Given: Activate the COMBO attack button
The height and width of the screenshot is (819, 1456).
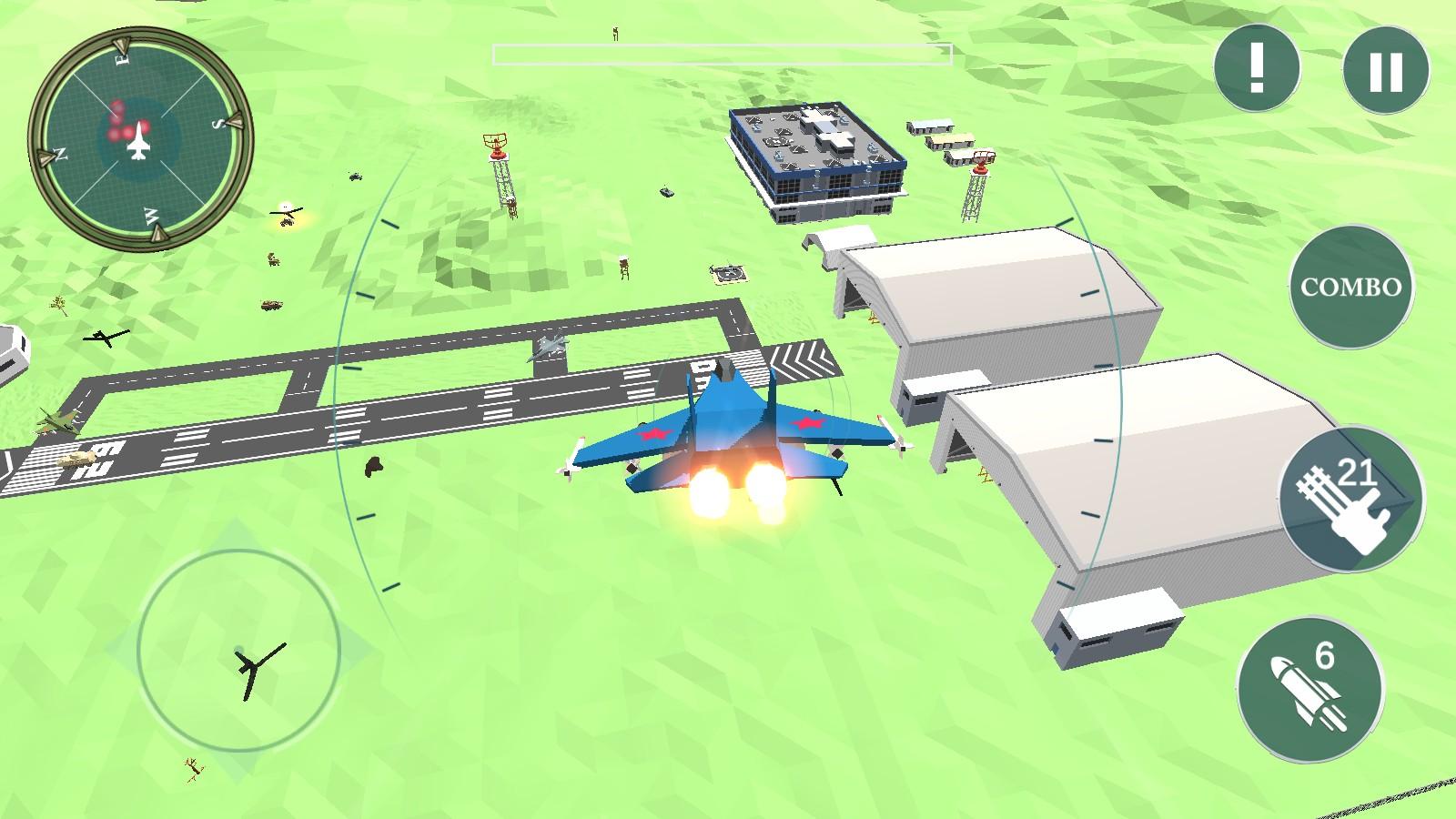Looking at the screenshot, I should point(1350,288).
